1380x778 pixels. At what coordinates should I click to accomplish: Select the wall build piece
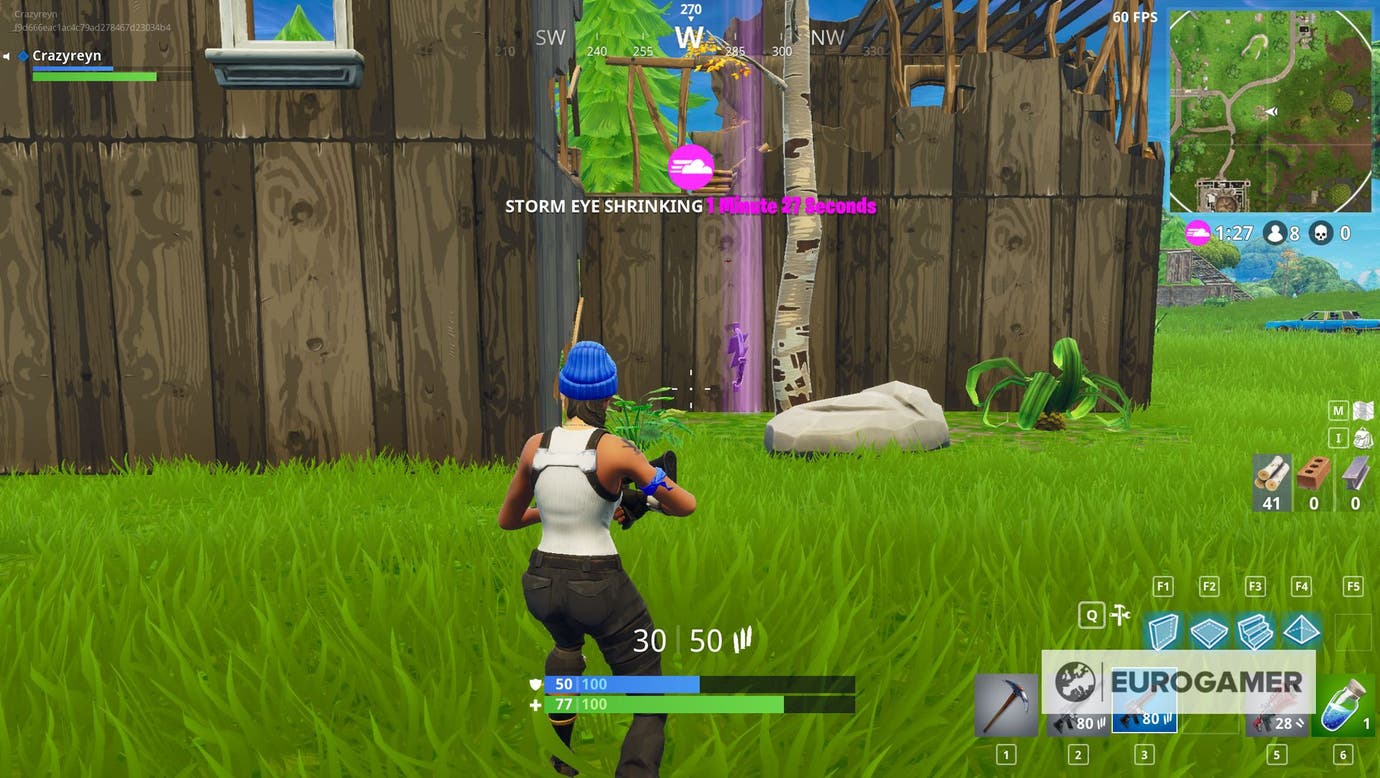pyautogui.click(x=1163, y=632)
